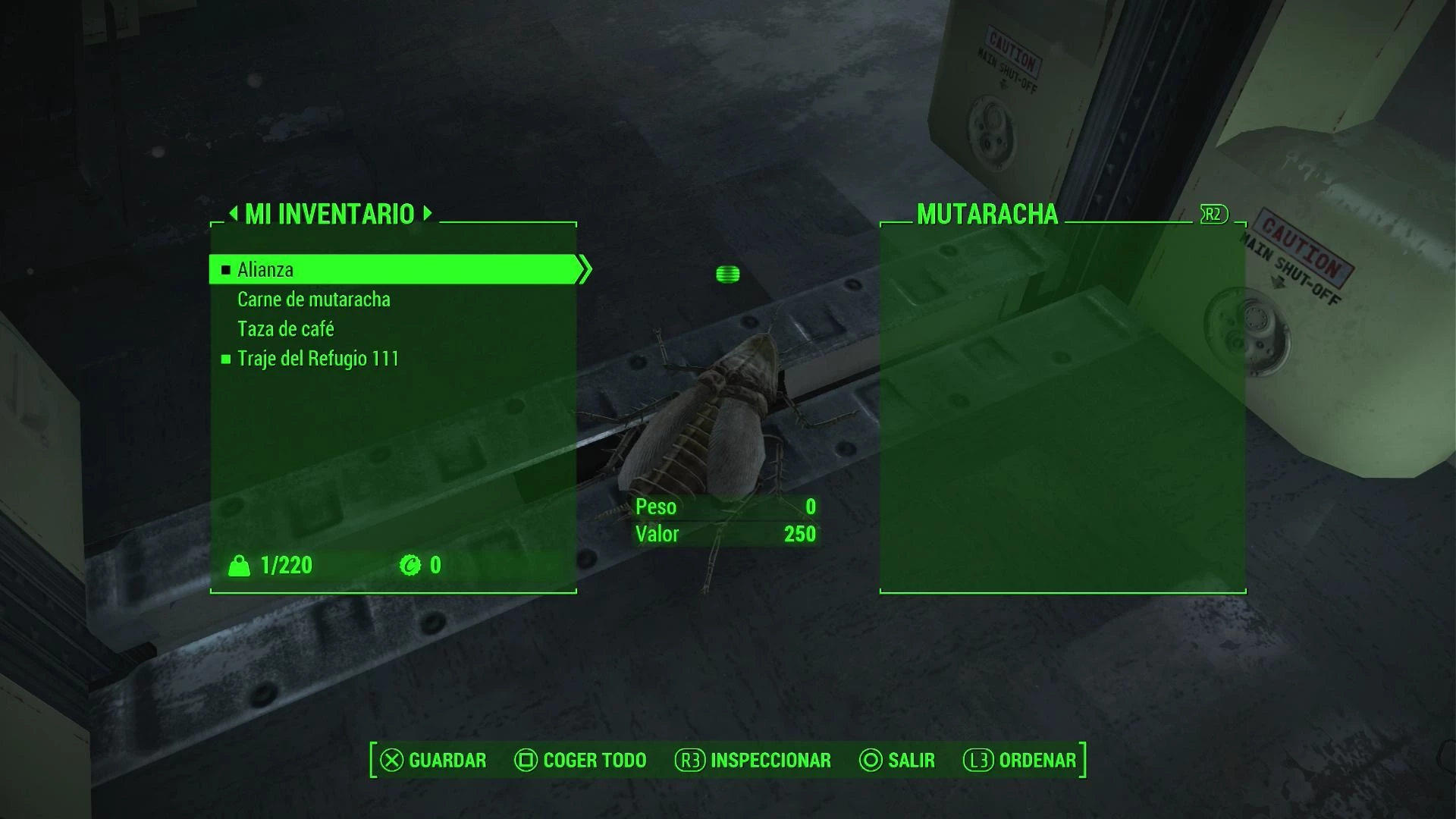Switch to the Mutaracha container panel
This screenshot has width=1456, height=819.
tap(987, 215)
